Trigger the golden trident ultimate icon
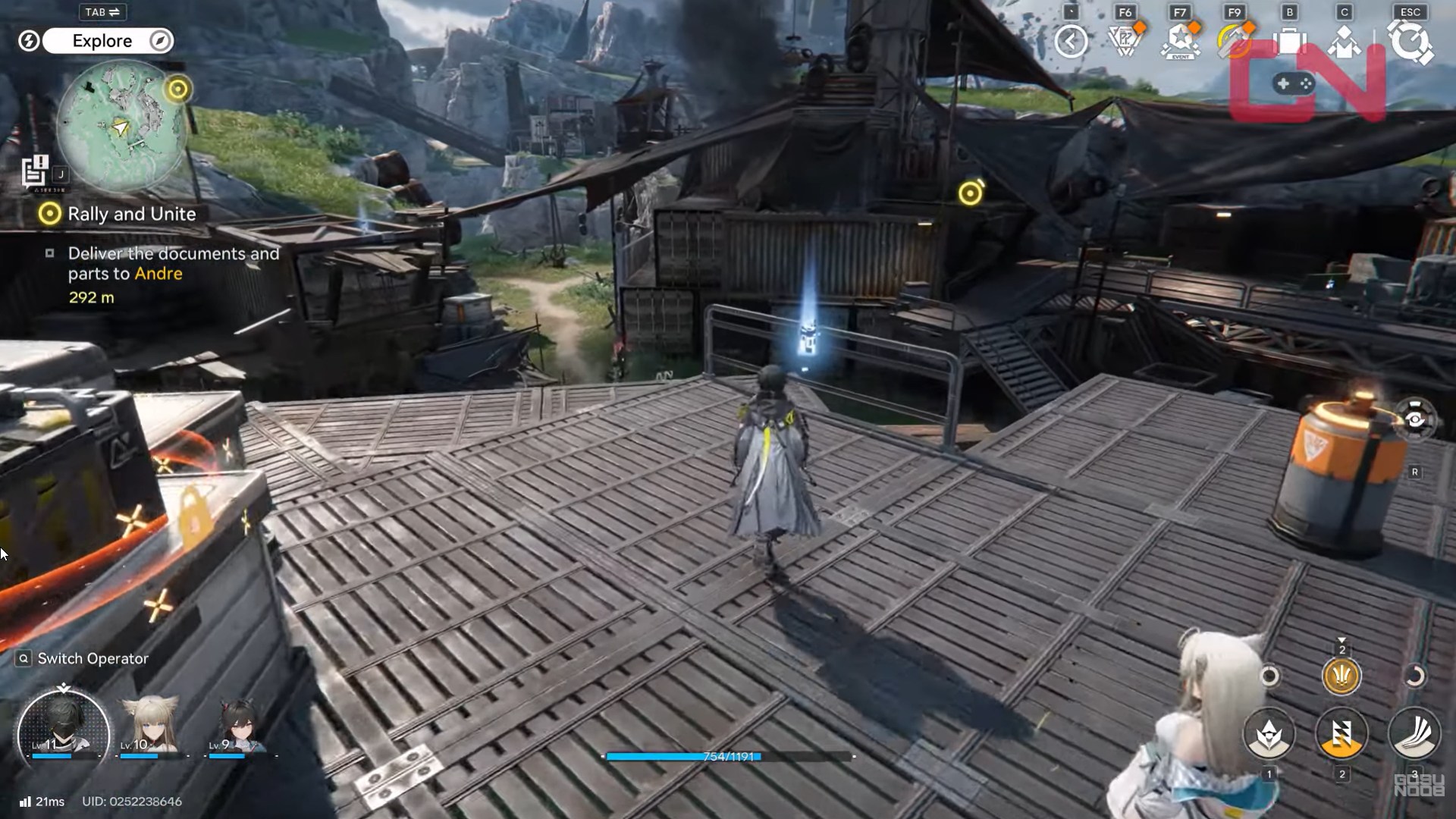 [x=1341, y=676]
